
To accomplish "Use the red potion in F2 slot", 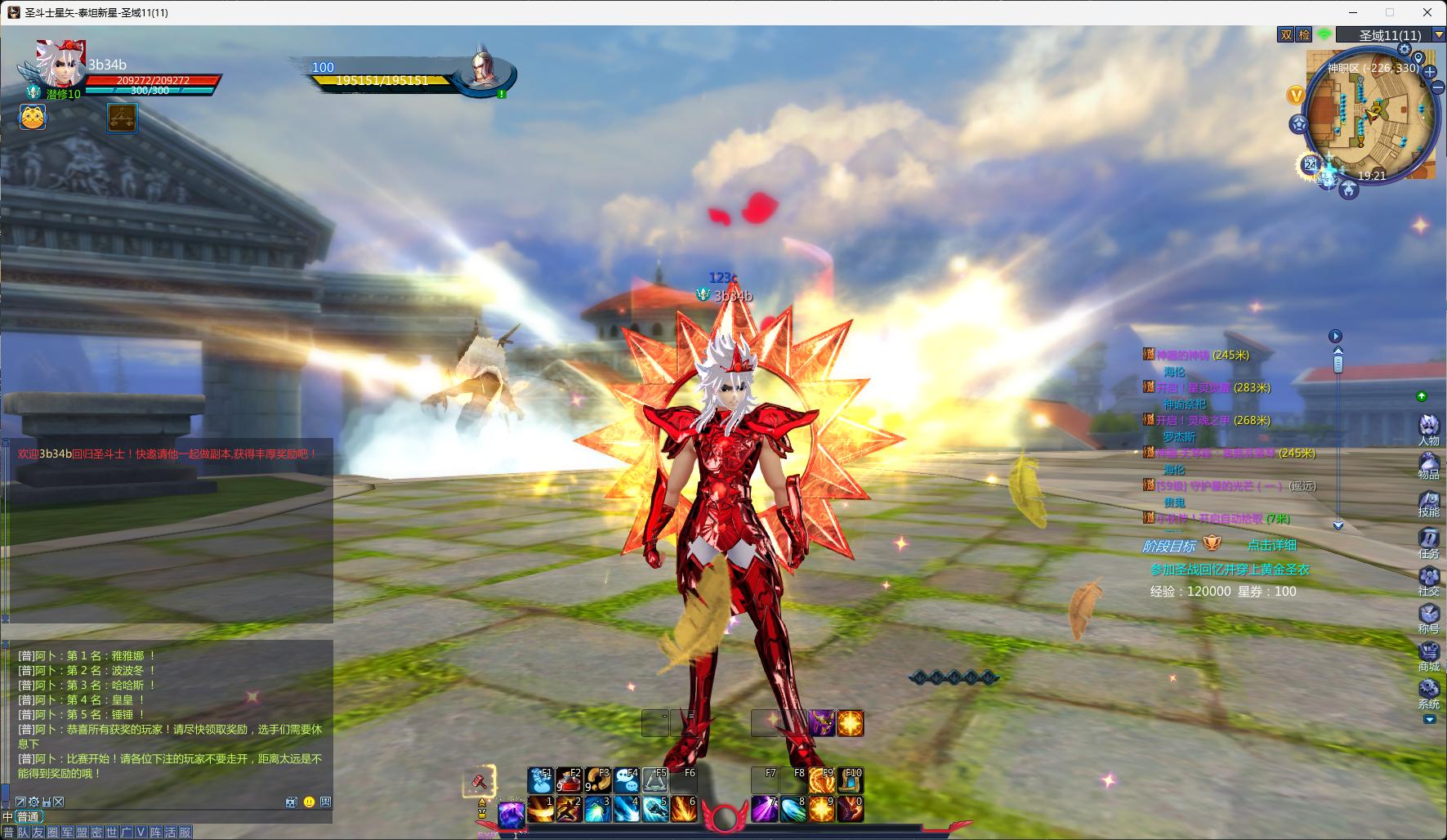I will point(569,781).
